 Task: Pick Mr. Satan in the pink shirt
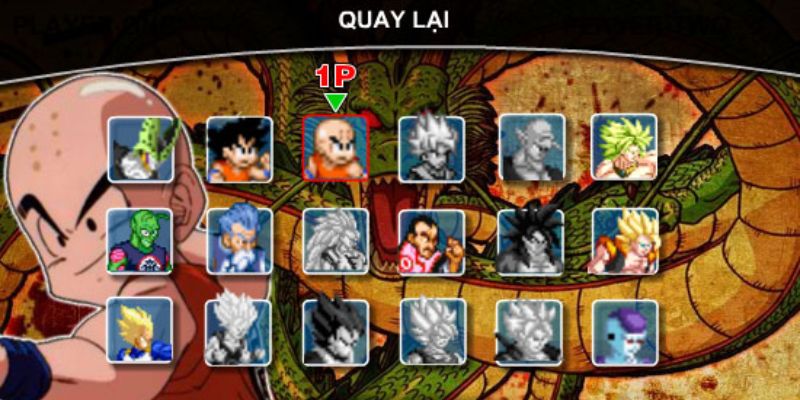(x=431, y=241)
